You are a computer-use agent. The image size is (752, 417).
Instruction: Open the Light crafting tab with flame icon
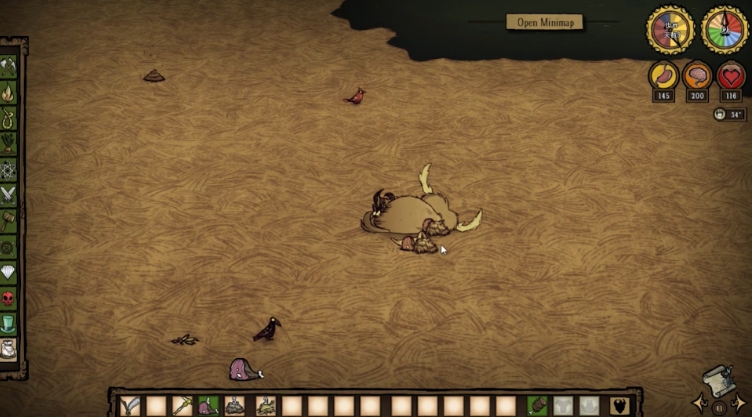pos(9,93)
